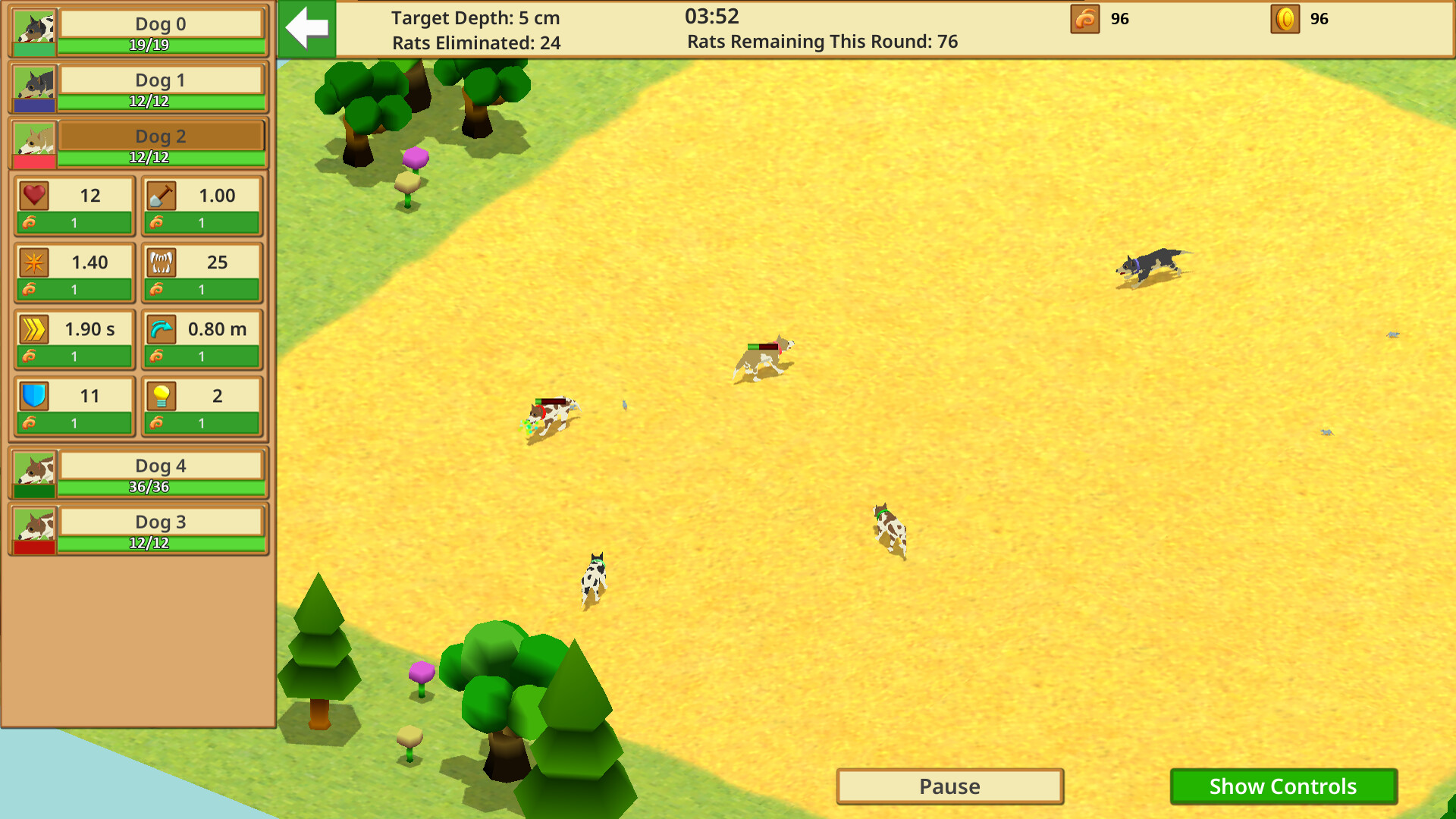
Task: Open Show Controls
Action: (1282, 786)
